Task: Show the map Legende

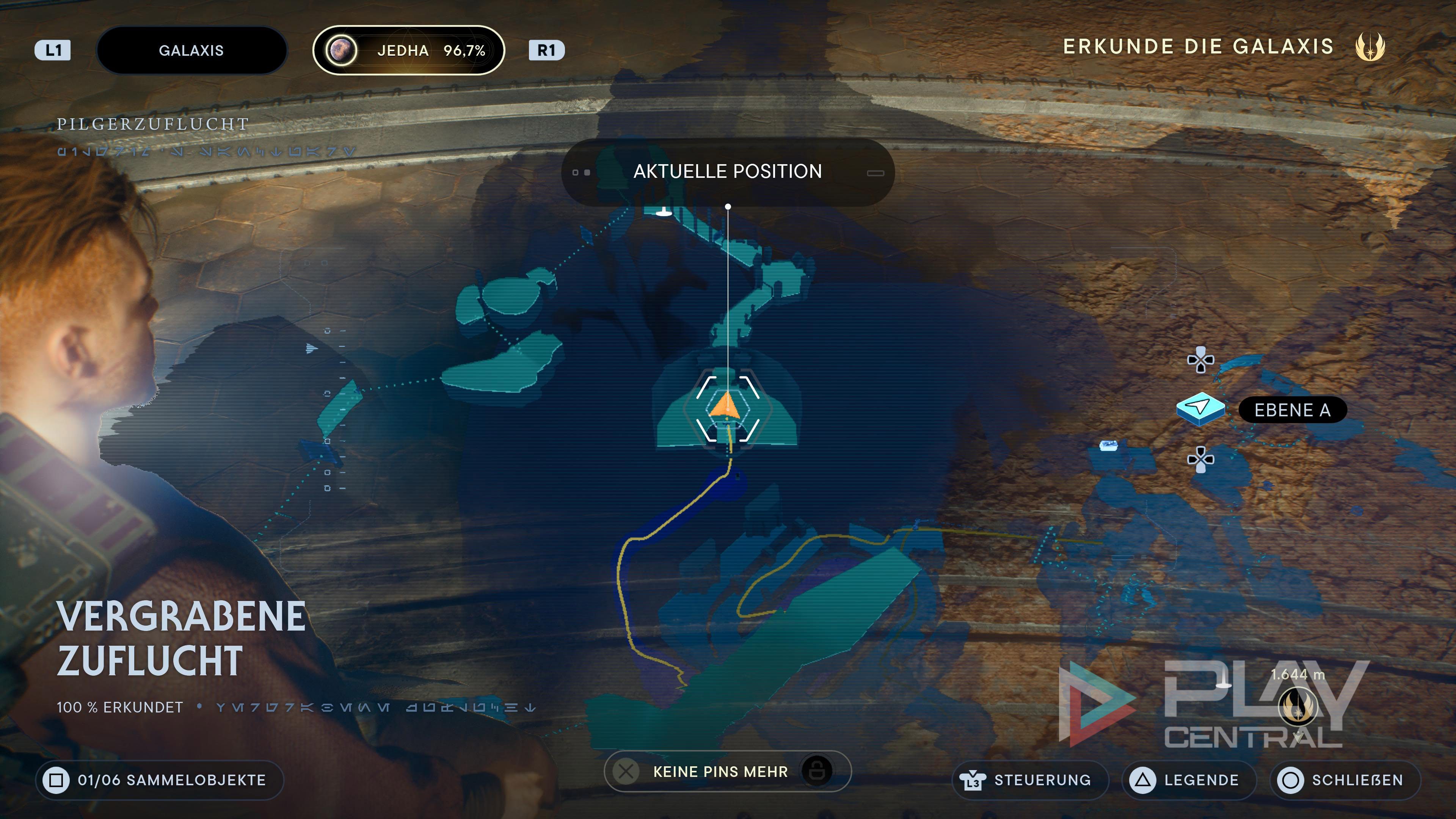Action: (x=1189, y=780)
